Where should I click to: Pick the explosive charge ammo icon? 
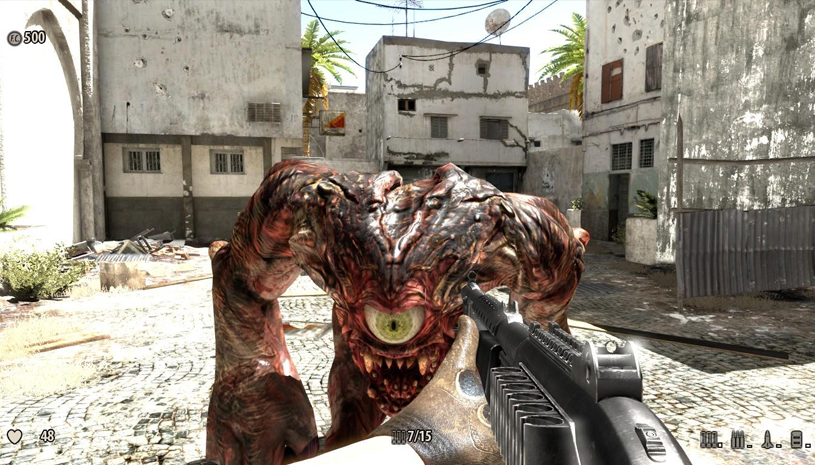pyautogui.click(x=799, y=439)
